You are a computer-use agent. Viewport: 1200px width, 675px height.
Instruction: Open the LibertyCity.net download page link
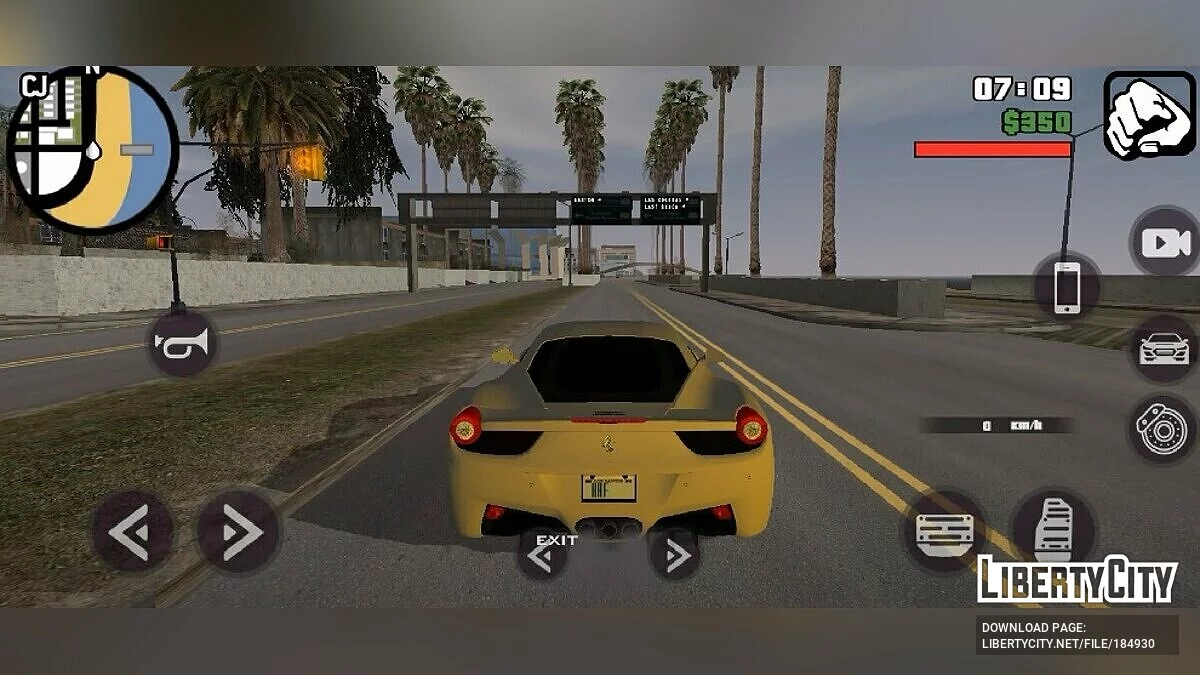(1068, 636)
